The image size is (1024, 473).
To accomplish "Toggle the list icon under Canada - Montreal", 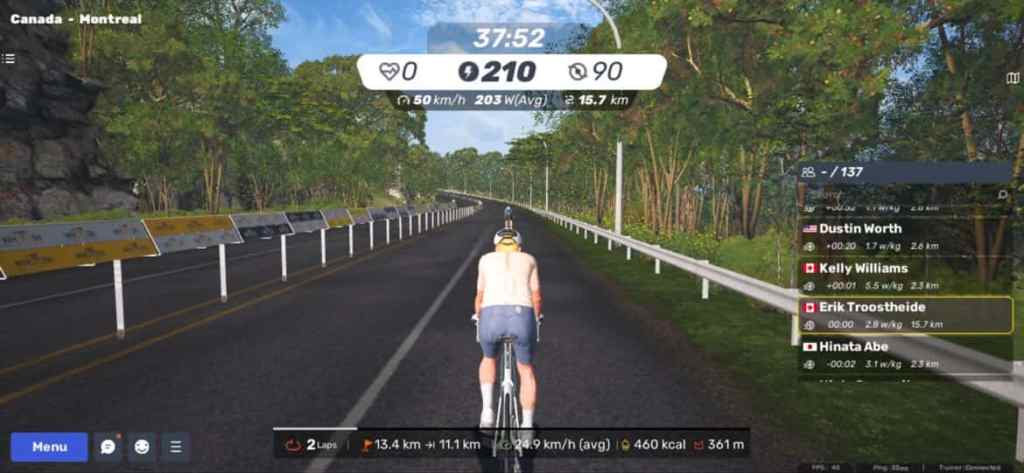I will (x=9, y=59).
